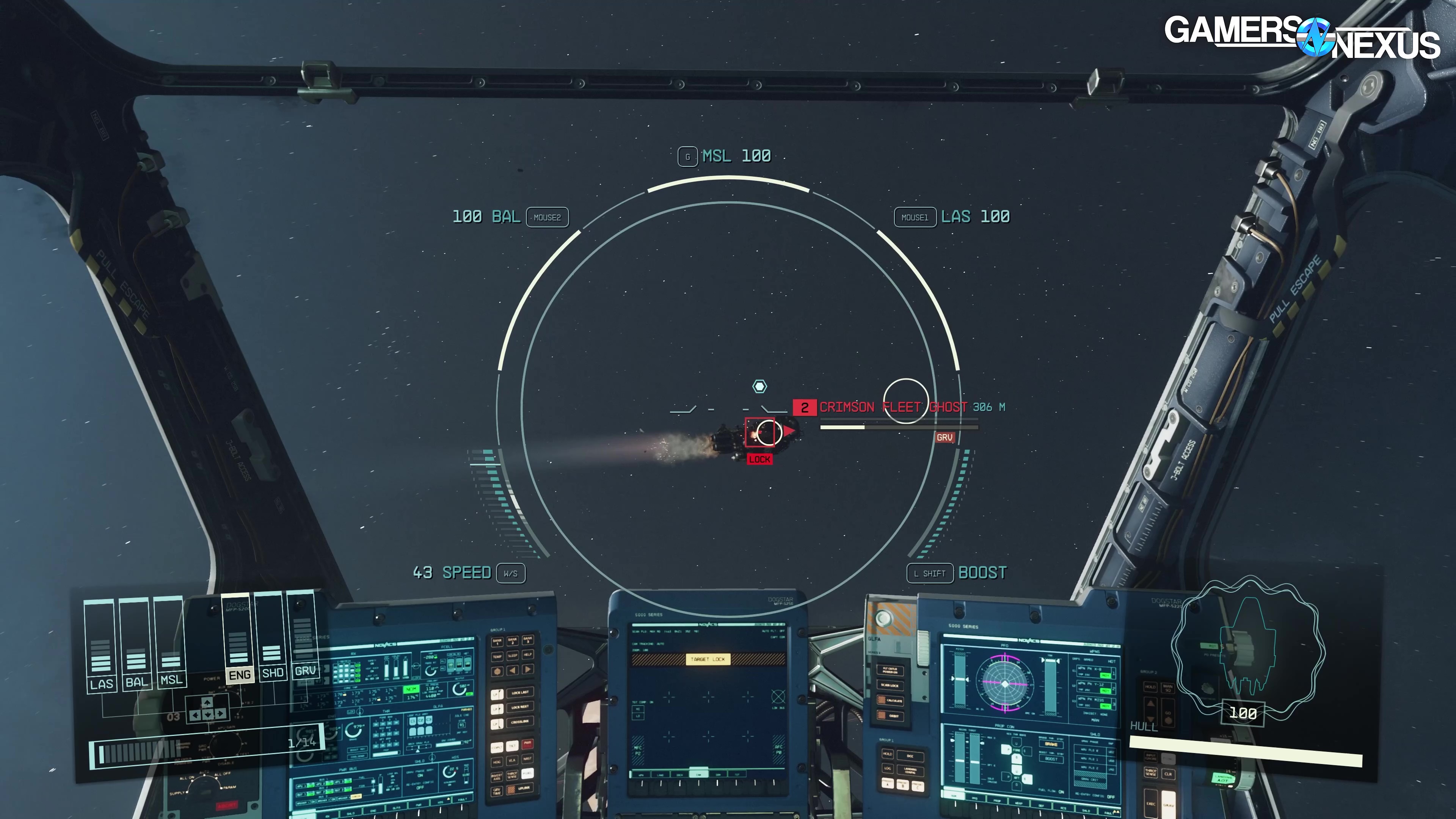The height and width of the screenshot is (819, 1456).
Task: Choose the MSL power system
Action: tap(170, 642)
